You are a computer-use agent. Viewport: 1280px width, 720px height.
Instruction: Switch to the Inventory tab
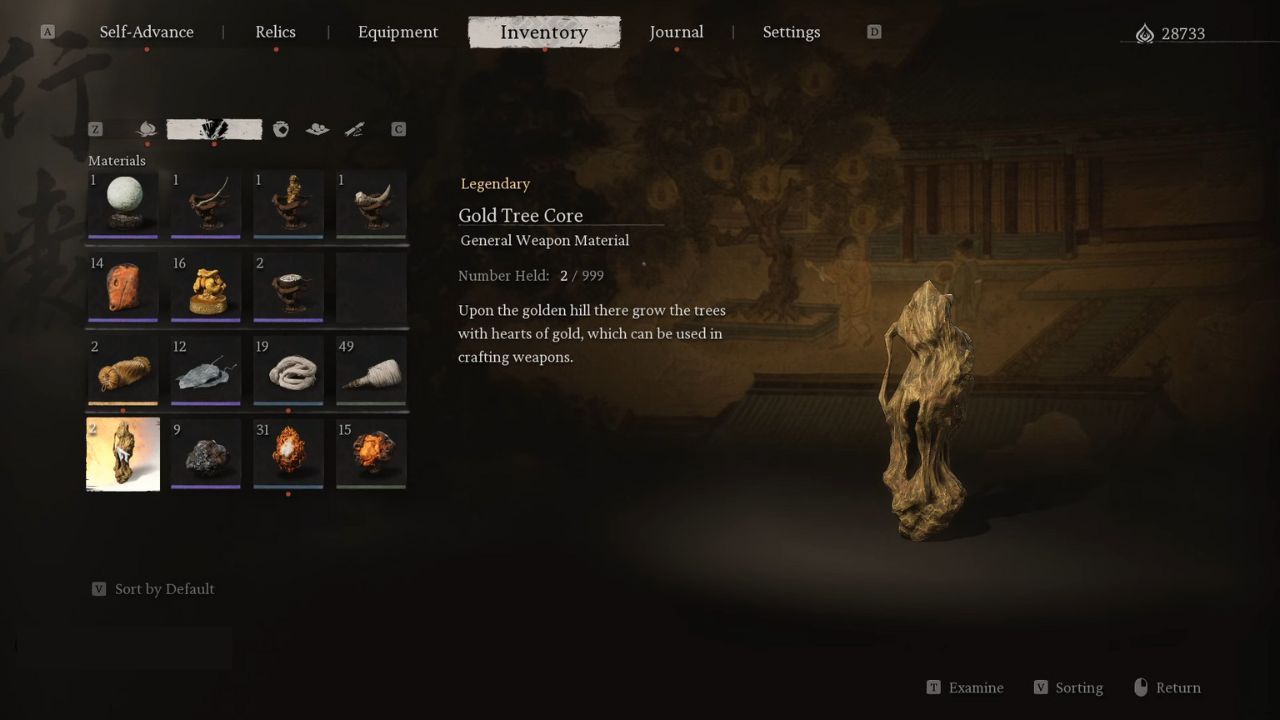click(544, 32)
